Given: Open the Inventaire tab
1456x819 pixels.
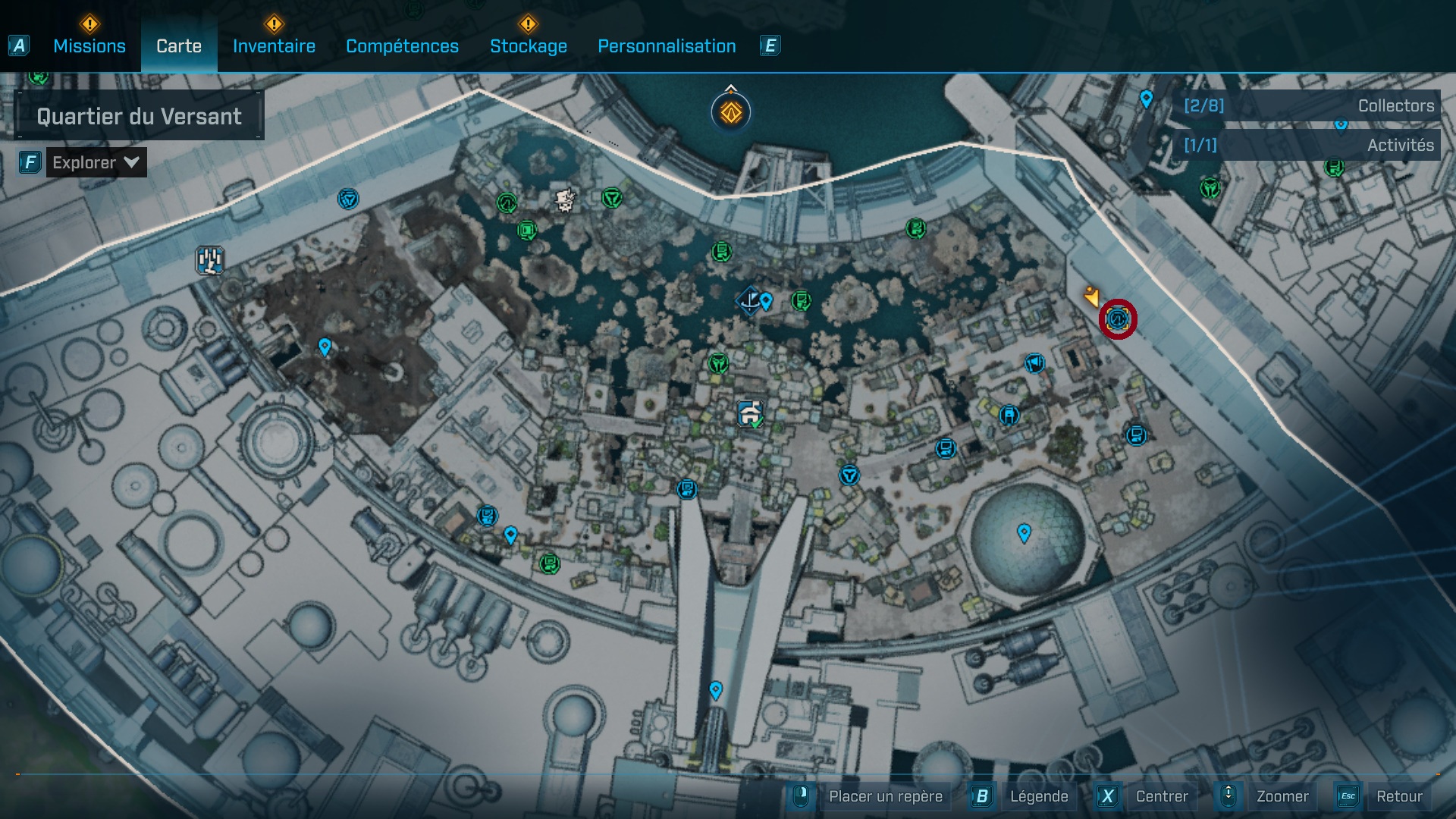Looking at the screenshot, I should (274, 46).
